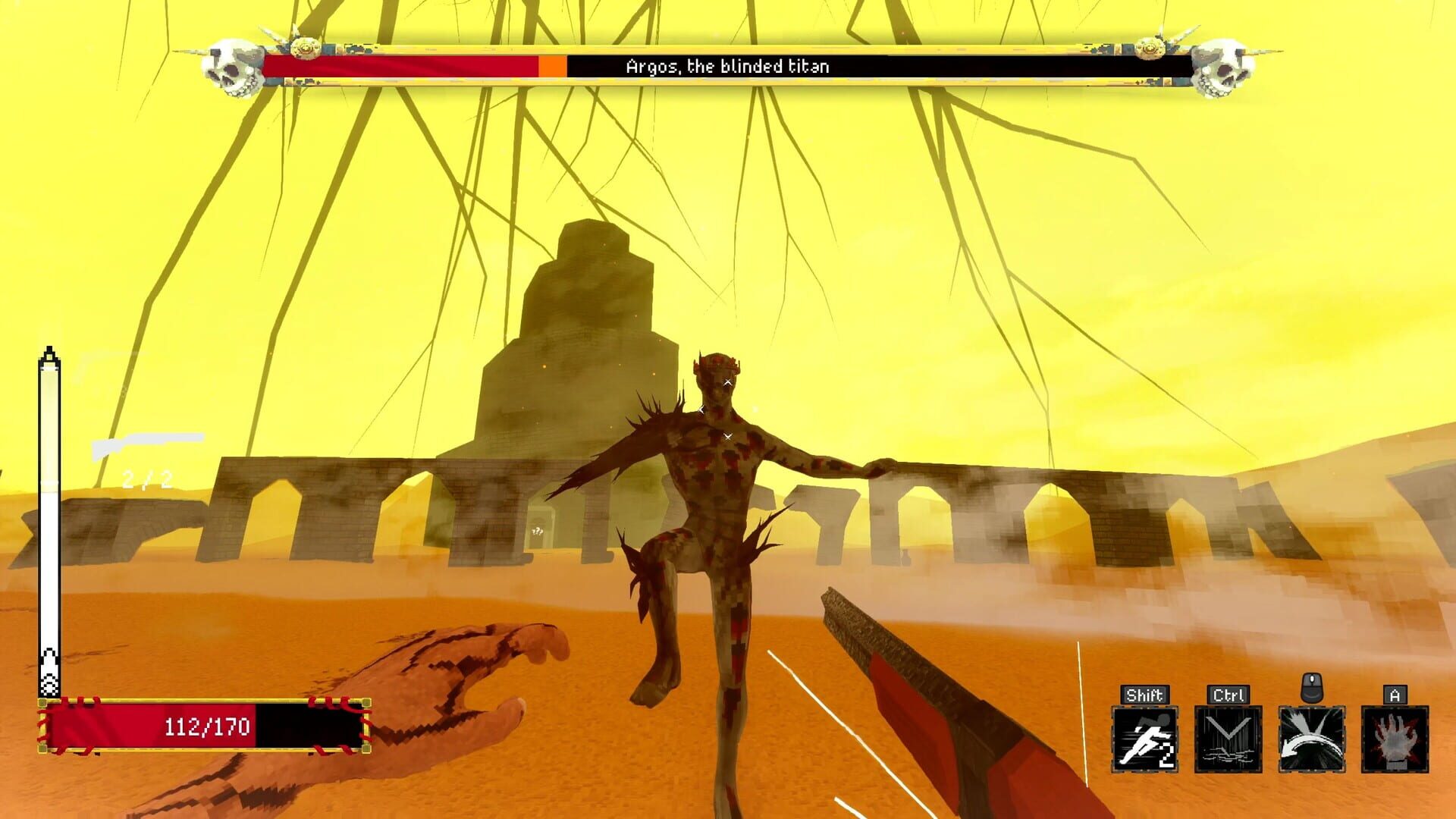1456x819 pixels.
Task: Click the orange segment of the boss health bar
Action: [x=551, y=66]
